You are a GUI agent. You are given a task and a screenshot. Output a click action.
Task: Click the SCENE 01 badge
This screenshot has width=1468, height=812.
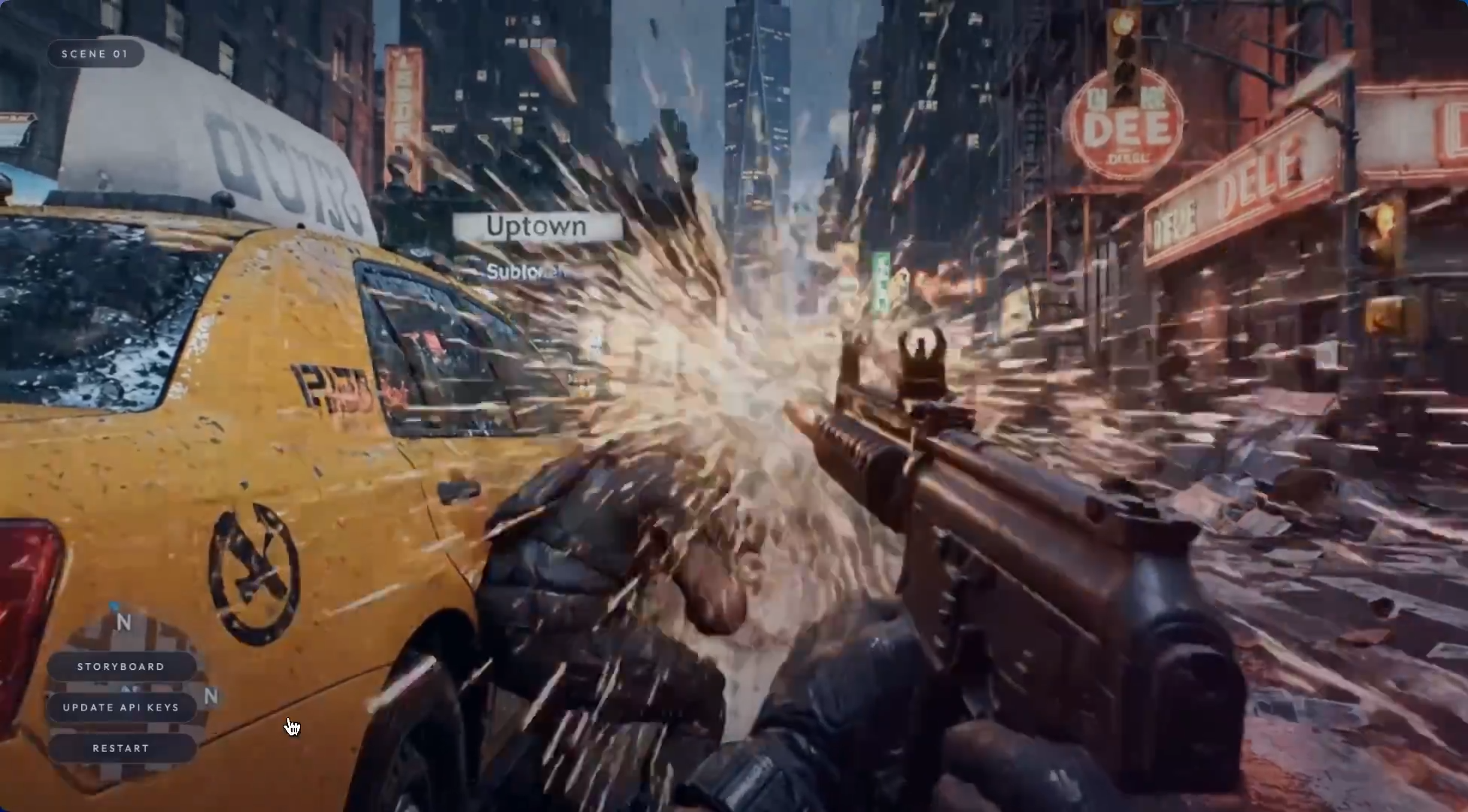click(96, 53)
